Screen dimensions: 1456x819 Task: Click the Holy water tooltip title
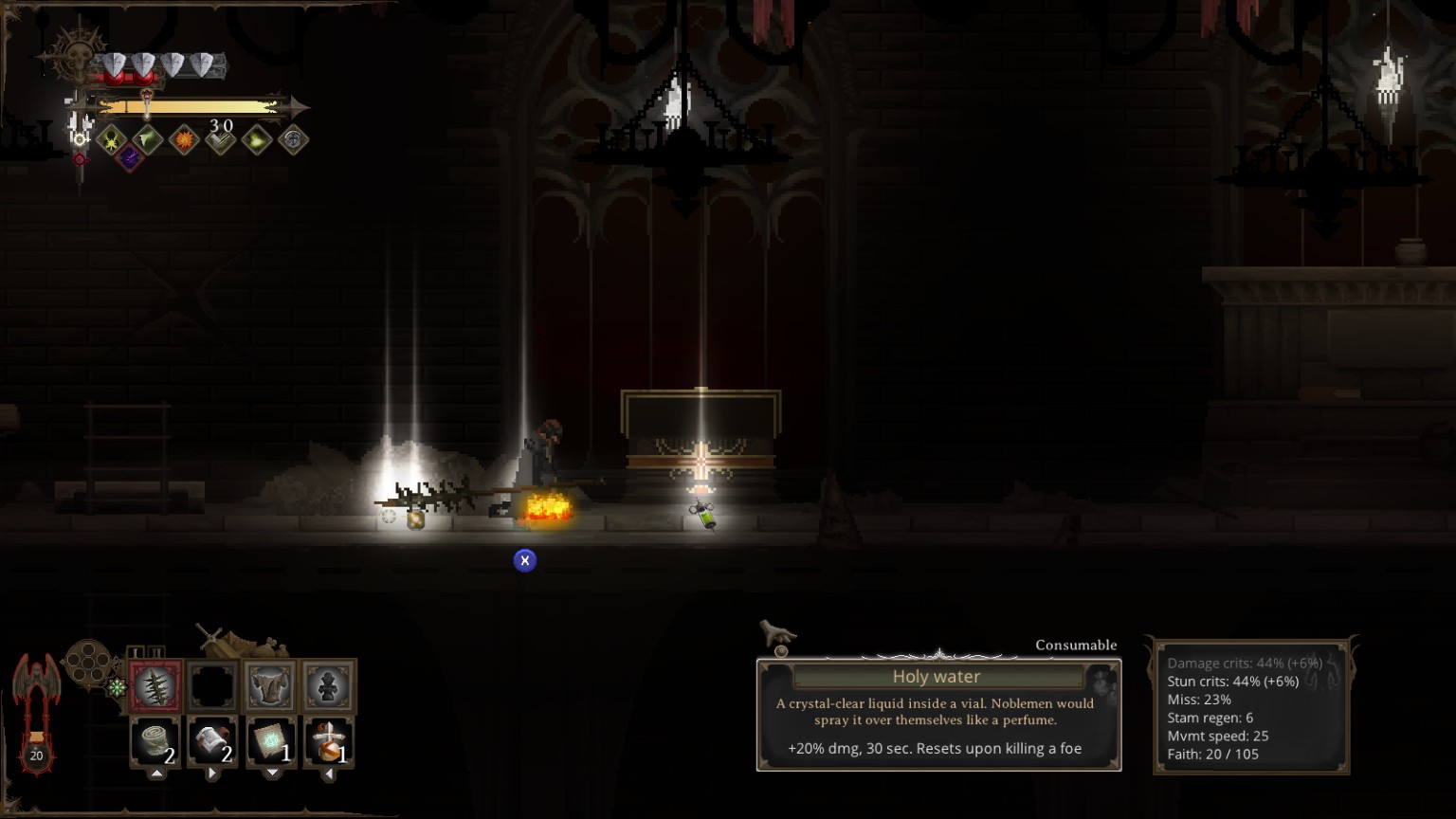pos(937,677)
